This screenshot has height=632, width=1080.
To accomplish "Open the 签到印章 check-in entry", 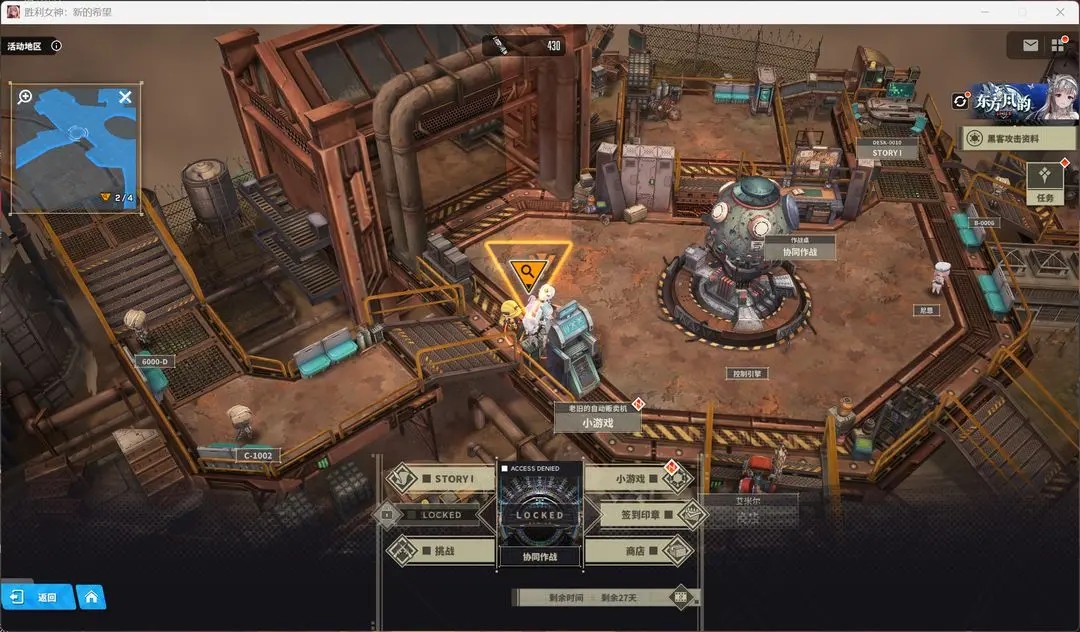I will point(638,515).
